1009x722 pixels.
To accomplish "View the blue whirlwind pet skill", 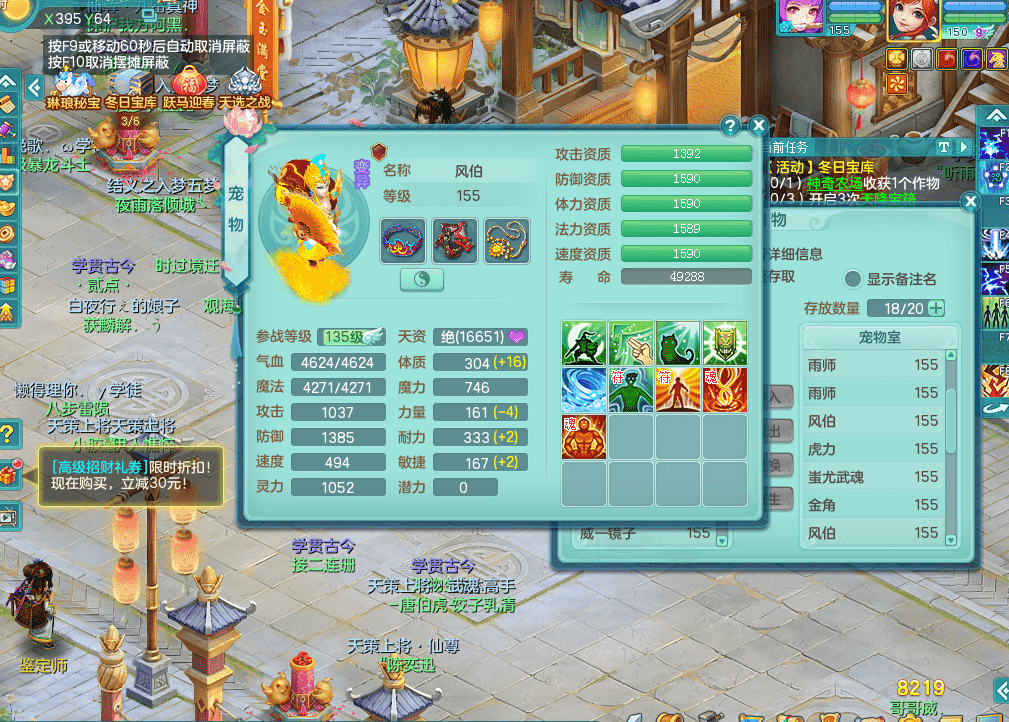I will tap(584, 390).
